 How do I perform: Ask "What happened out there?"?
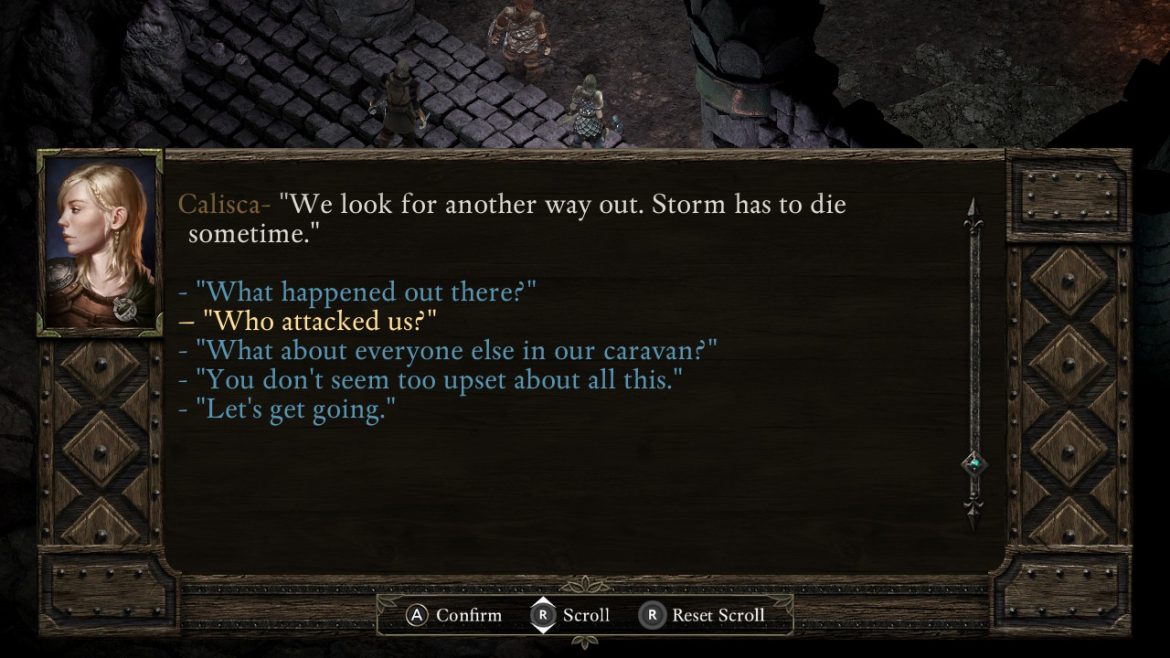click(x=366, y=292)
